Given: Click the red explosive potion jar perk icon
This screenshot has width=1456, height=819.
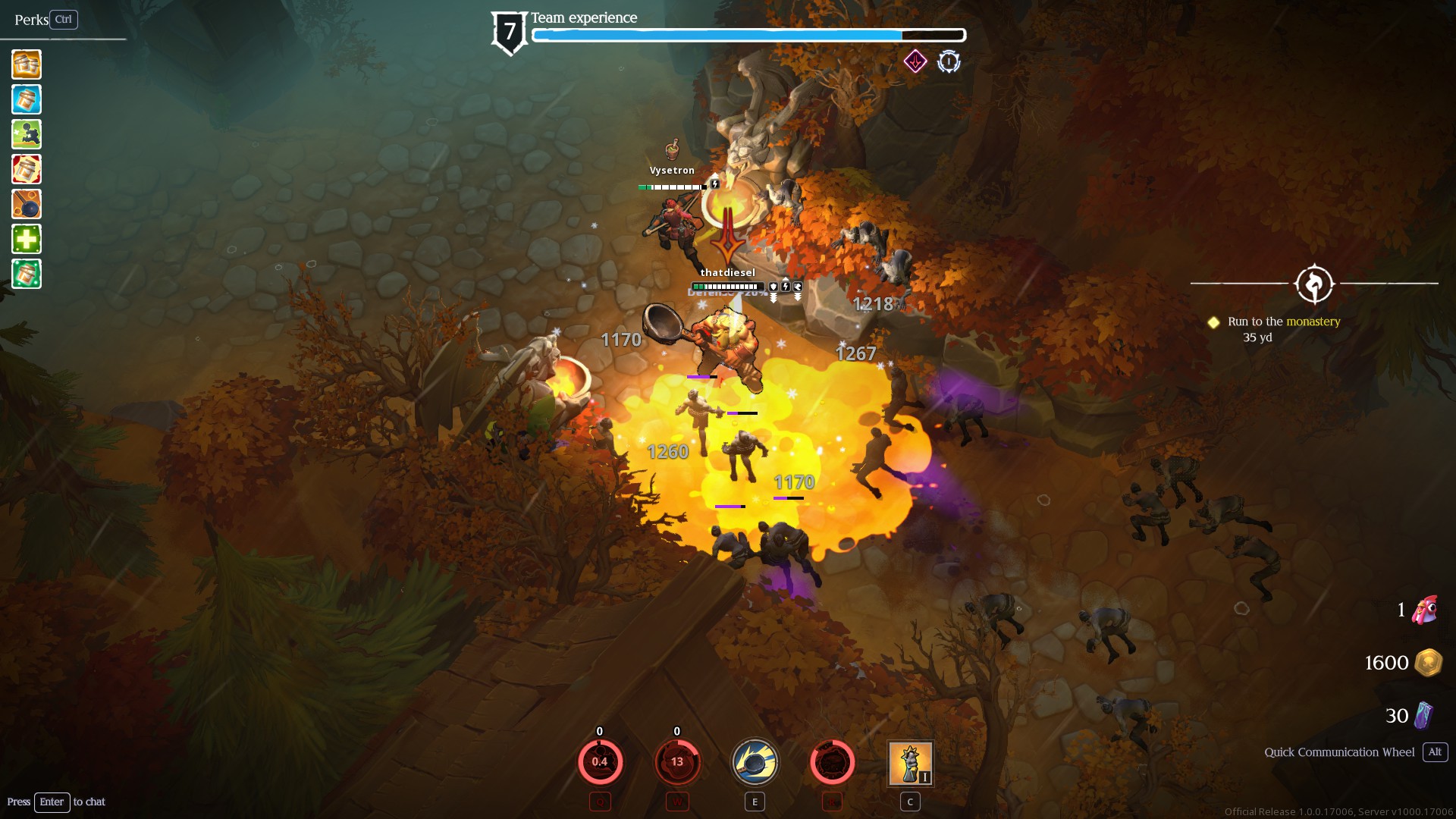Looking at the screenshot, I should click(x=26, y=169).
